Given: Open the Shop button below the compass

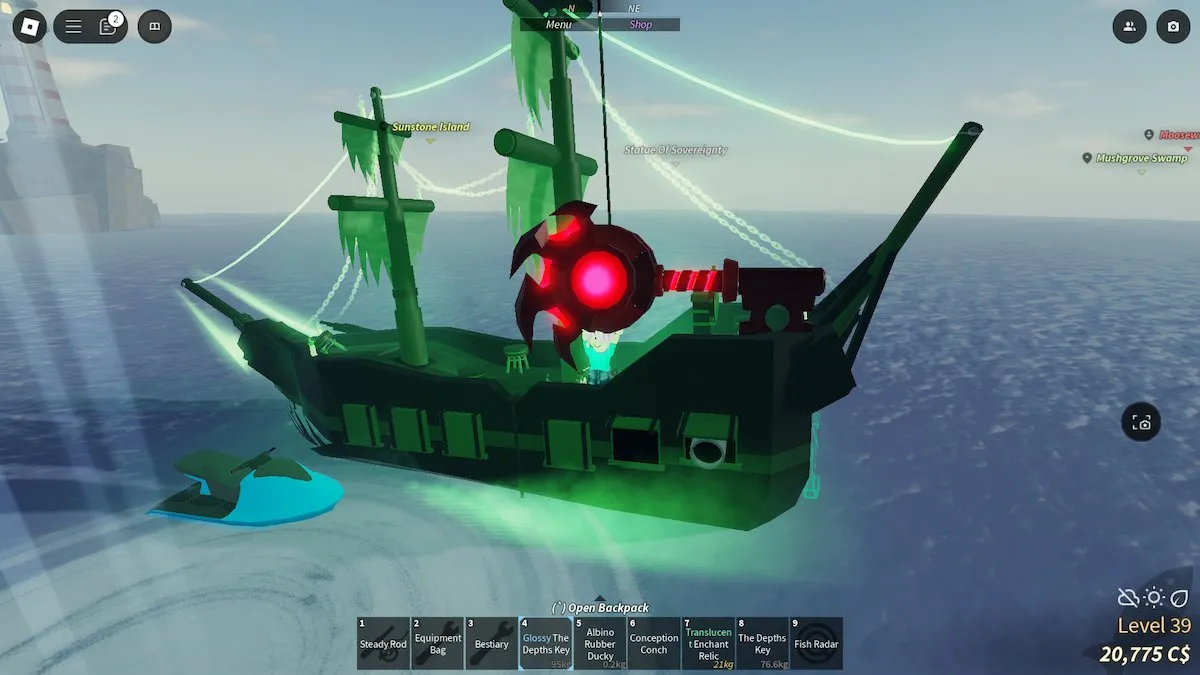Looking at the screenshot, I should 640,24.
